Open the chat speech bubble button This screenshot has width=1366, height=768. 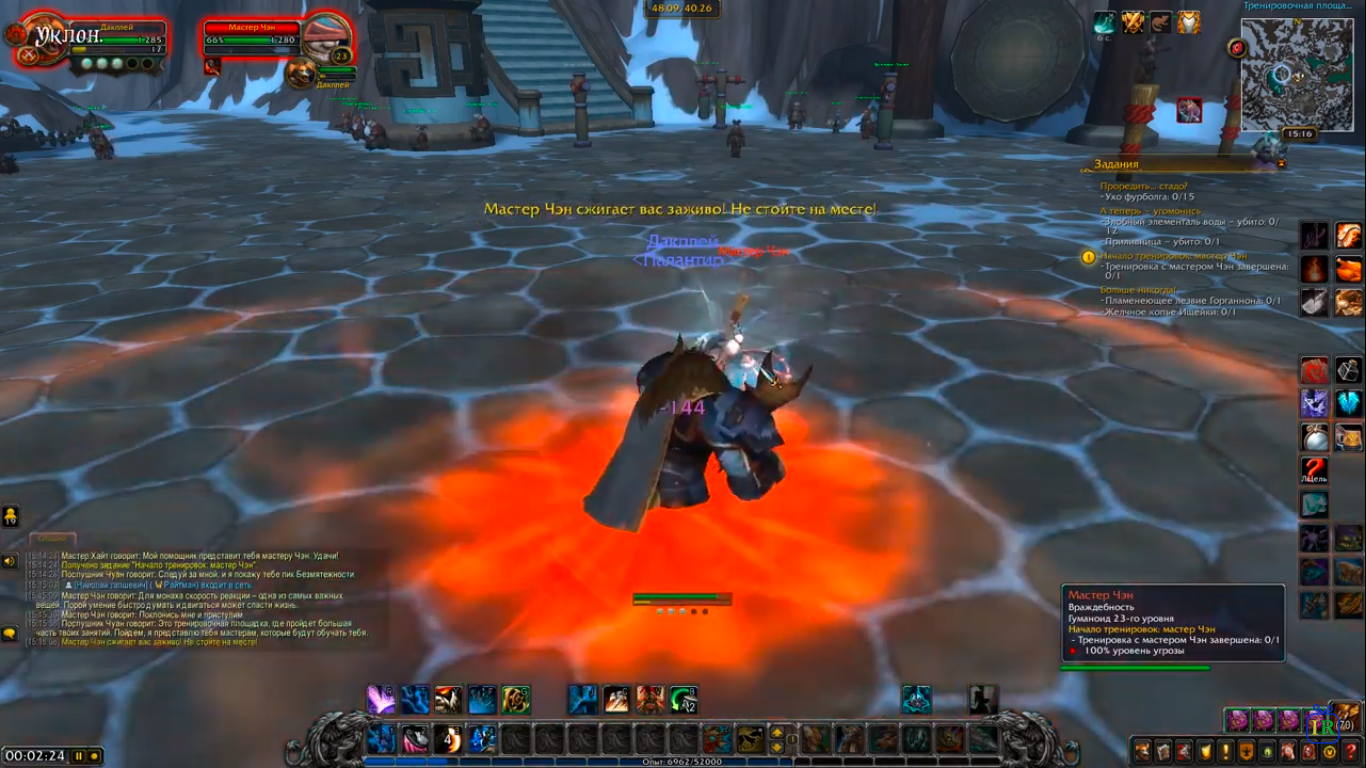click(10, 633)
